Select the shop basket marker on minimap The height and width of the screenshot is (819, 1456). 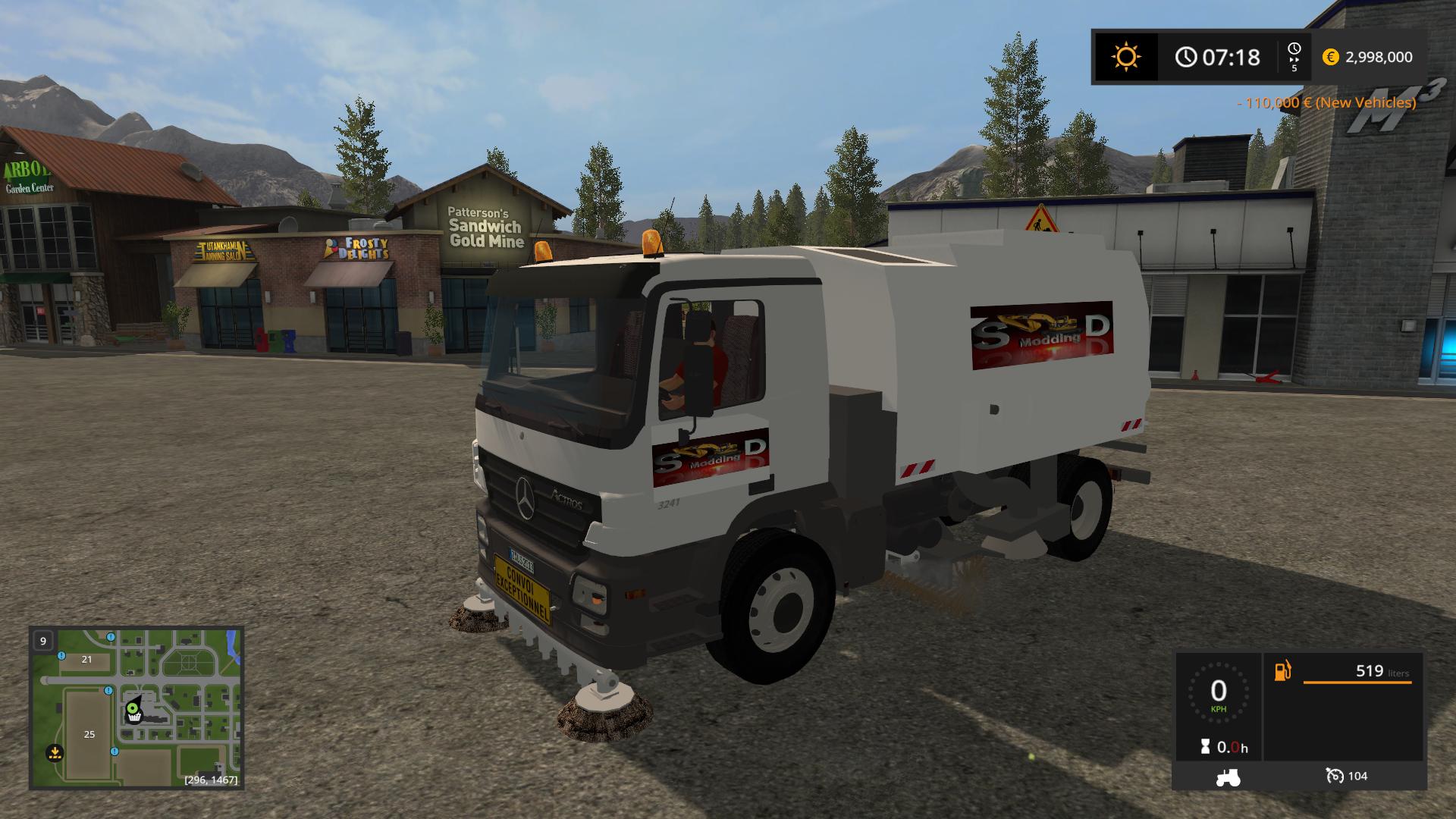pos(134,717)
